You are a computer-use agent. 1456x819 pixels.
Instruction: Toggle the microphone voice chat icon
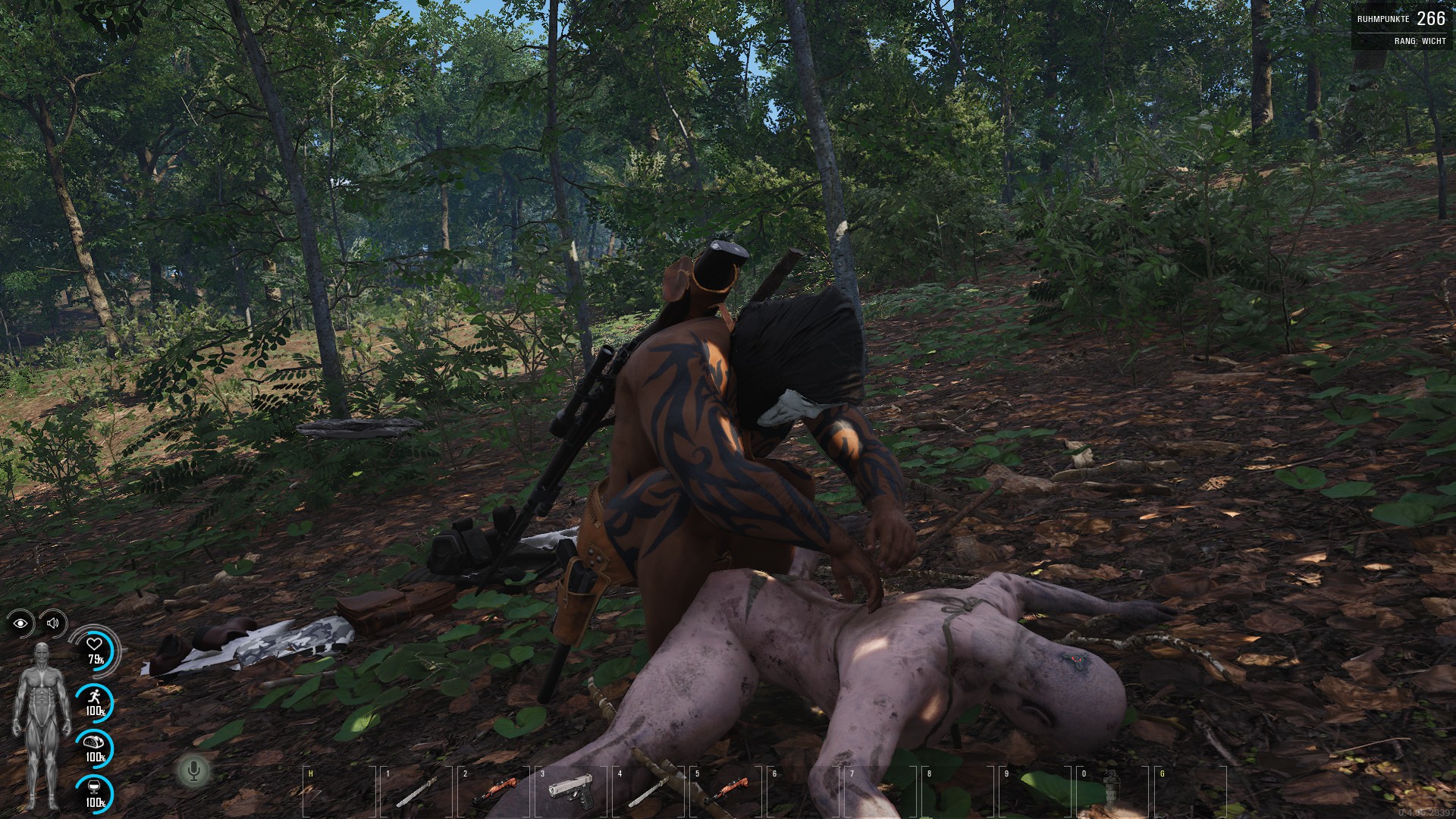194,771
